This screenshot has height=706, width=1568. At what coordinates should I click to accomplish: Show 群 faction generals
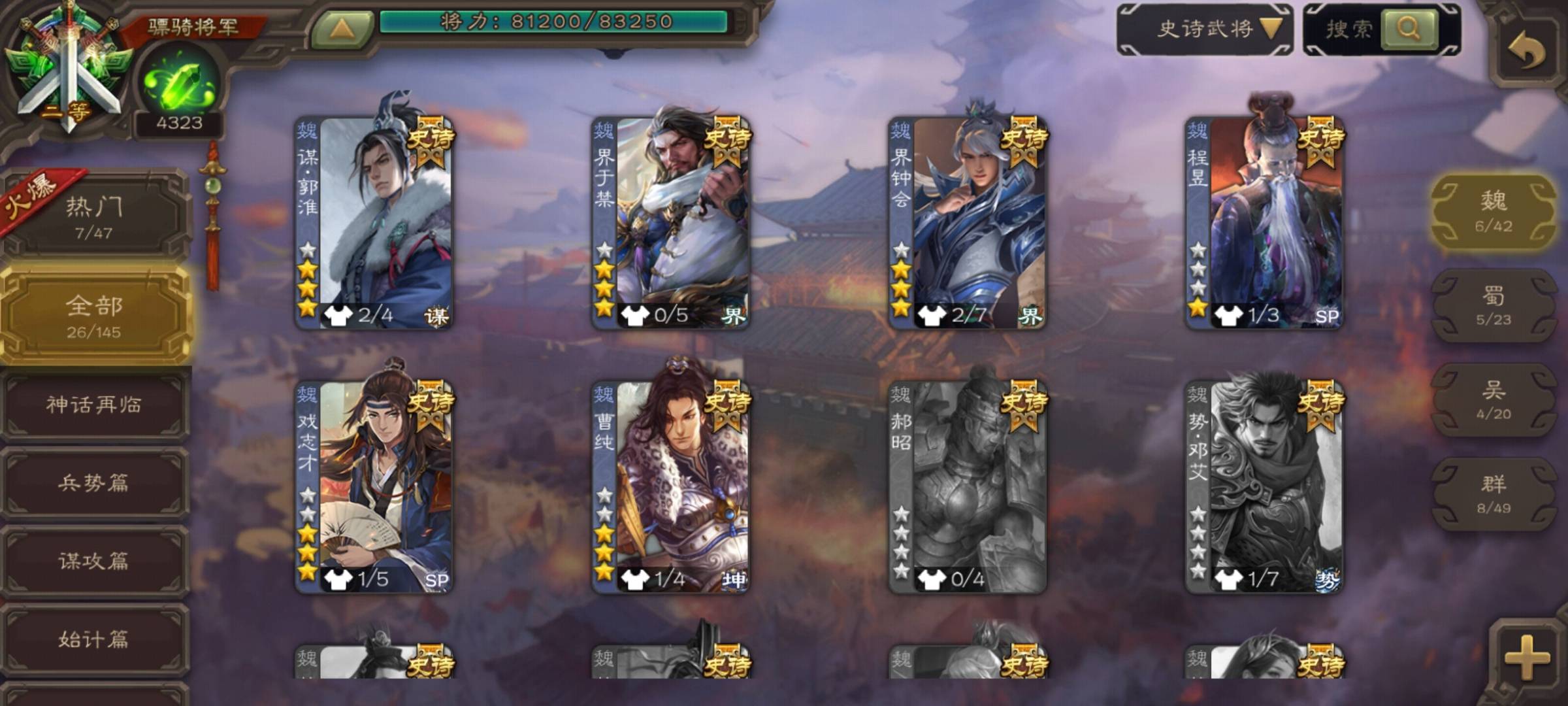pos(1494,494)
